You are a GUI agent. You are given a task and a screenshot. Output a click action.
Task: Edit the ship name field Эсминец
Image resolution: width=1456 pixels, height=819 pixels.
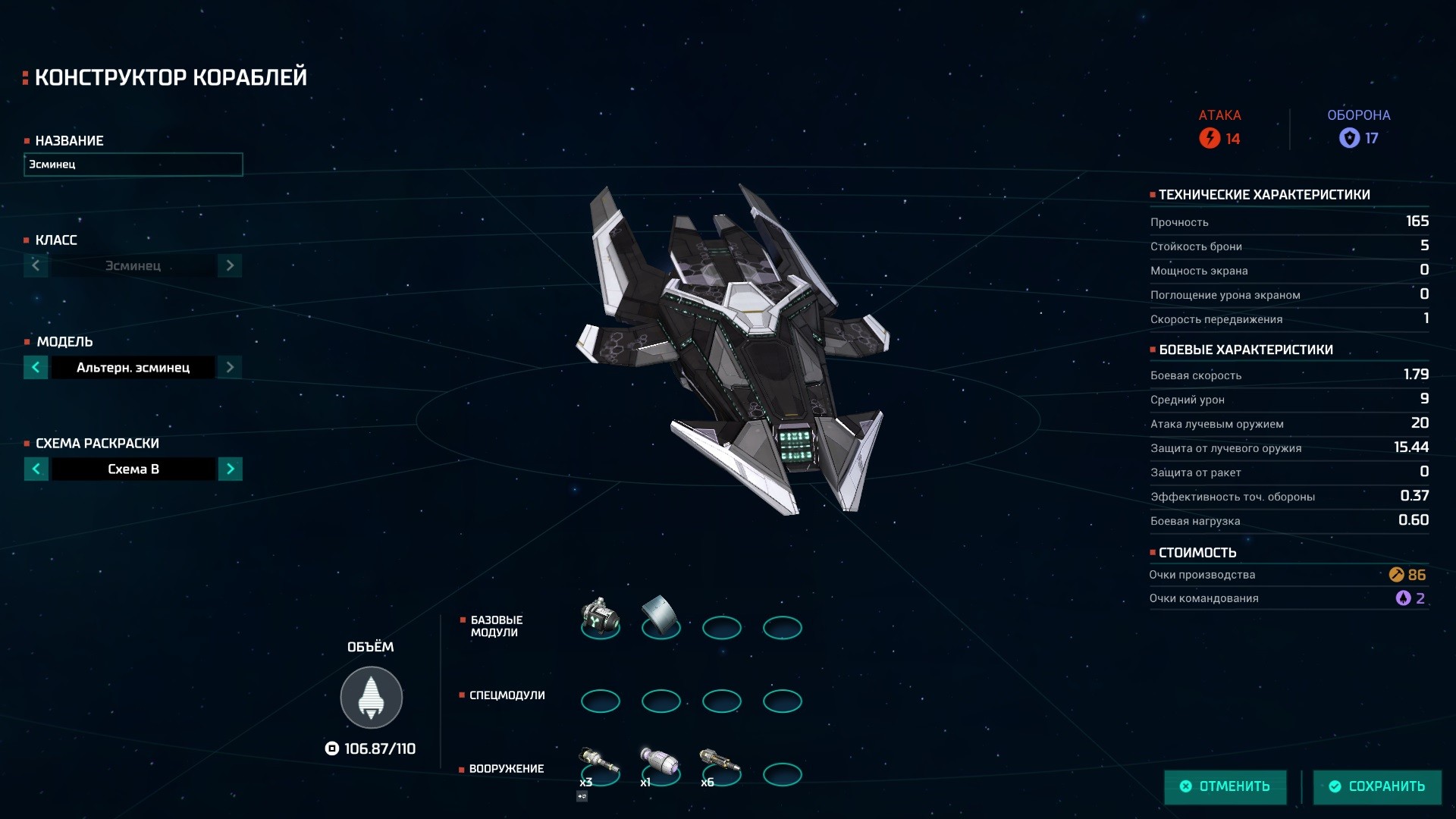[133, 165]
